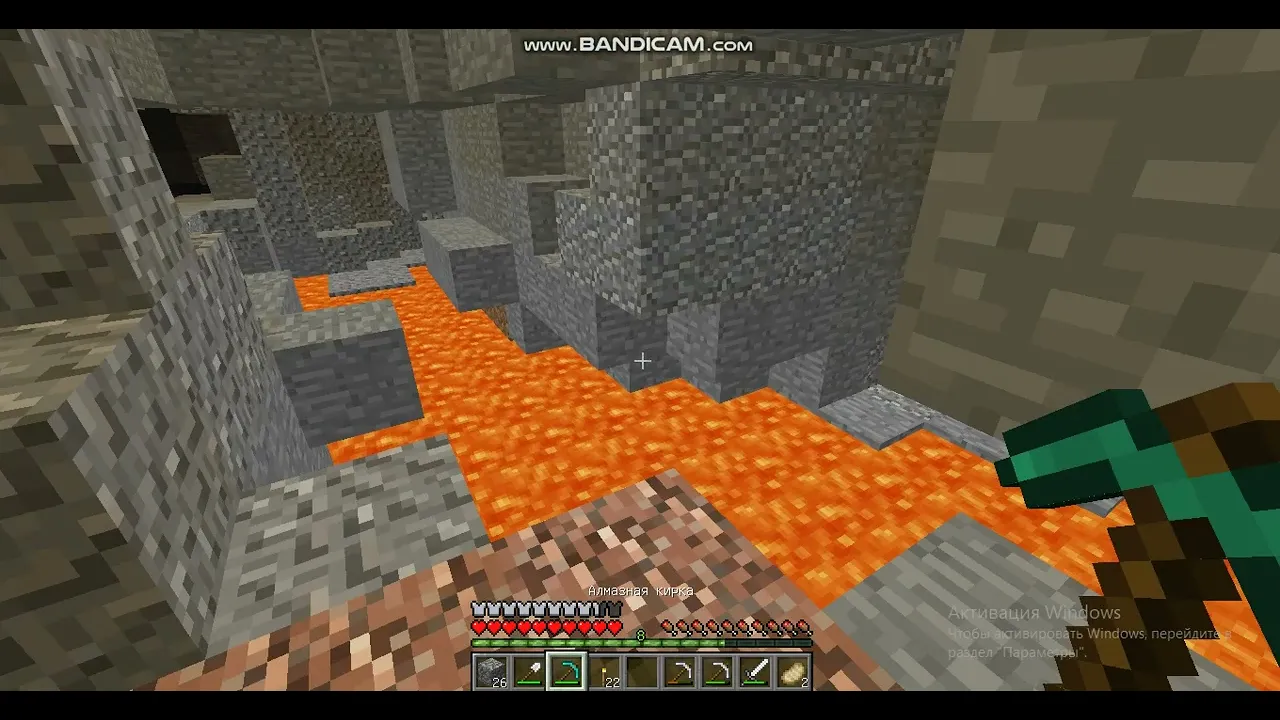Equip the iron sword from the hotbar

pyautogui.click(x=755, y=671)
